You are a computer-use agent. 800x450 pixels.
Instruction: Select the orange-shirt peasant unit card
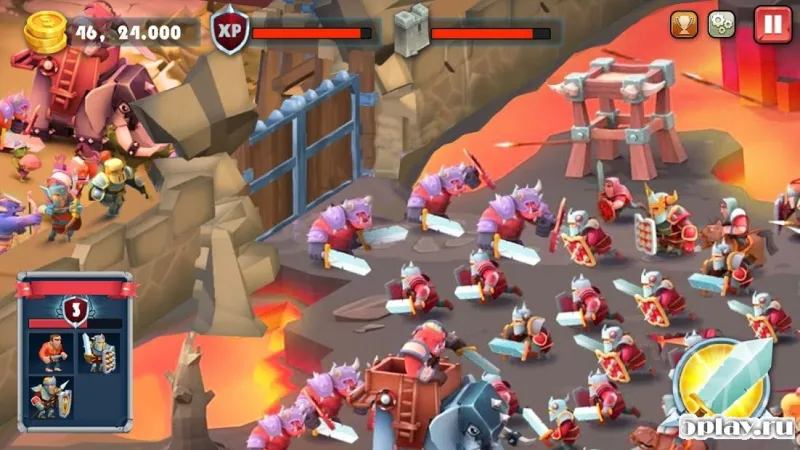tap(54, 353)
